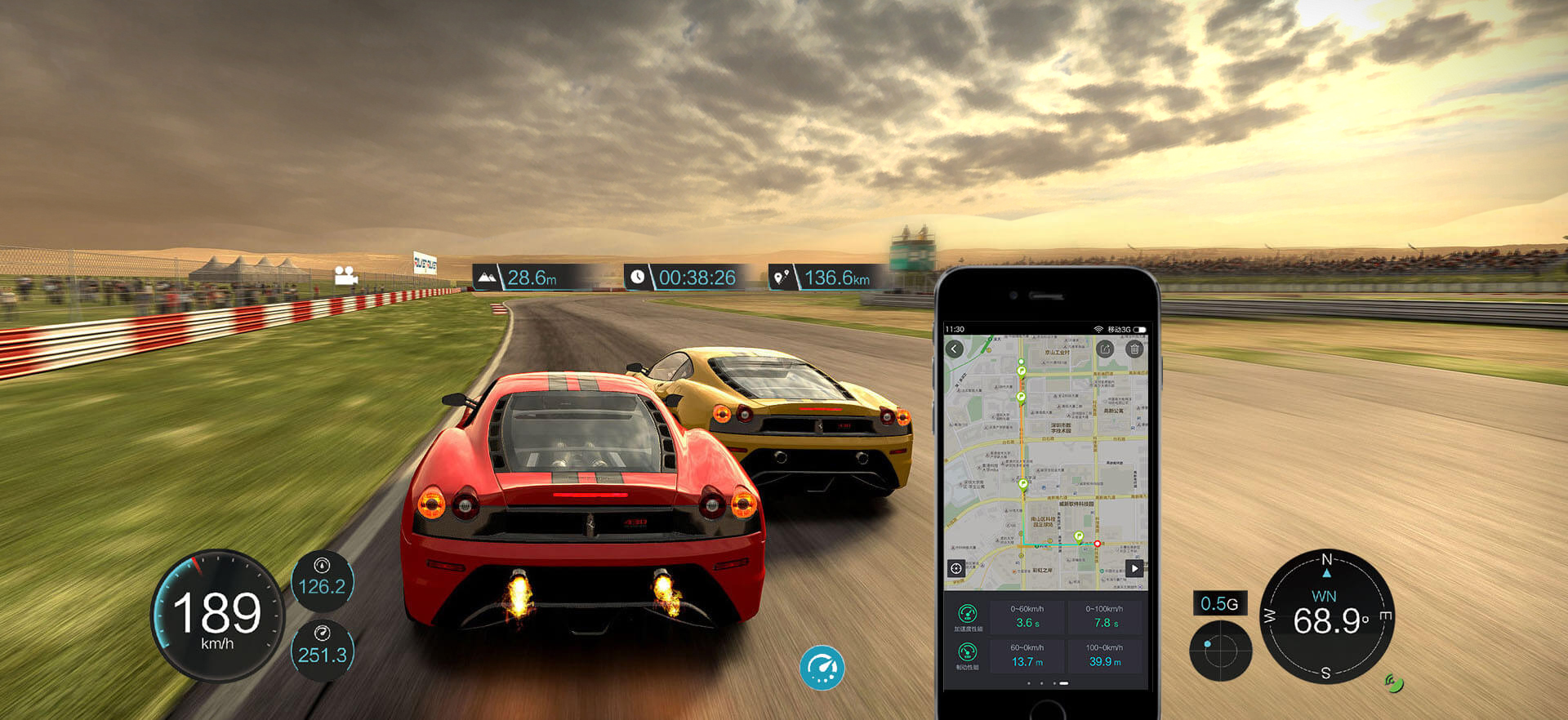
Task: Click the white video camera icon
Action: 345,276
